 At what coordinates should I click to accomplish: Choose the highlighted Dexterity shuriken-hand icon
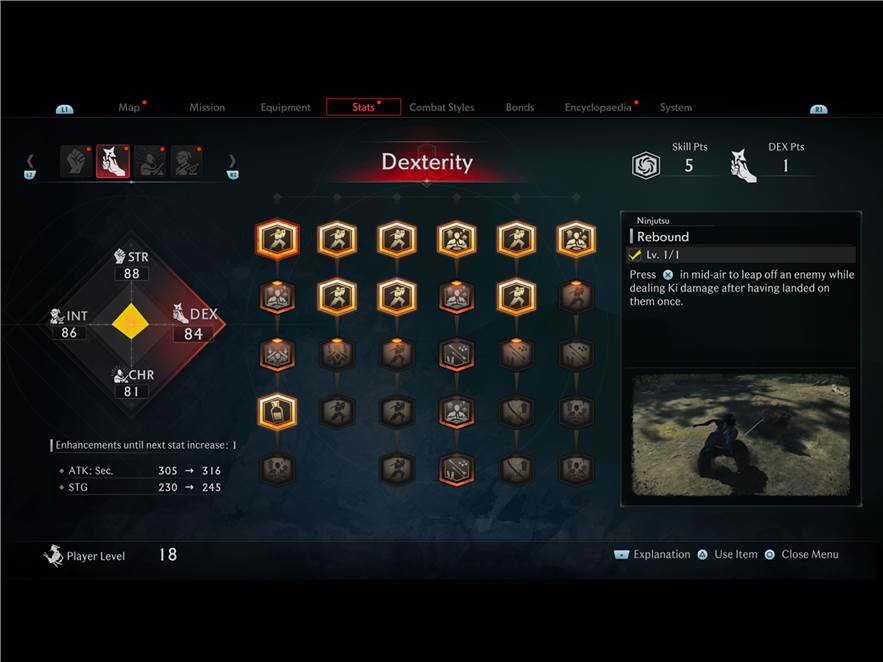[x=113, y=161]
